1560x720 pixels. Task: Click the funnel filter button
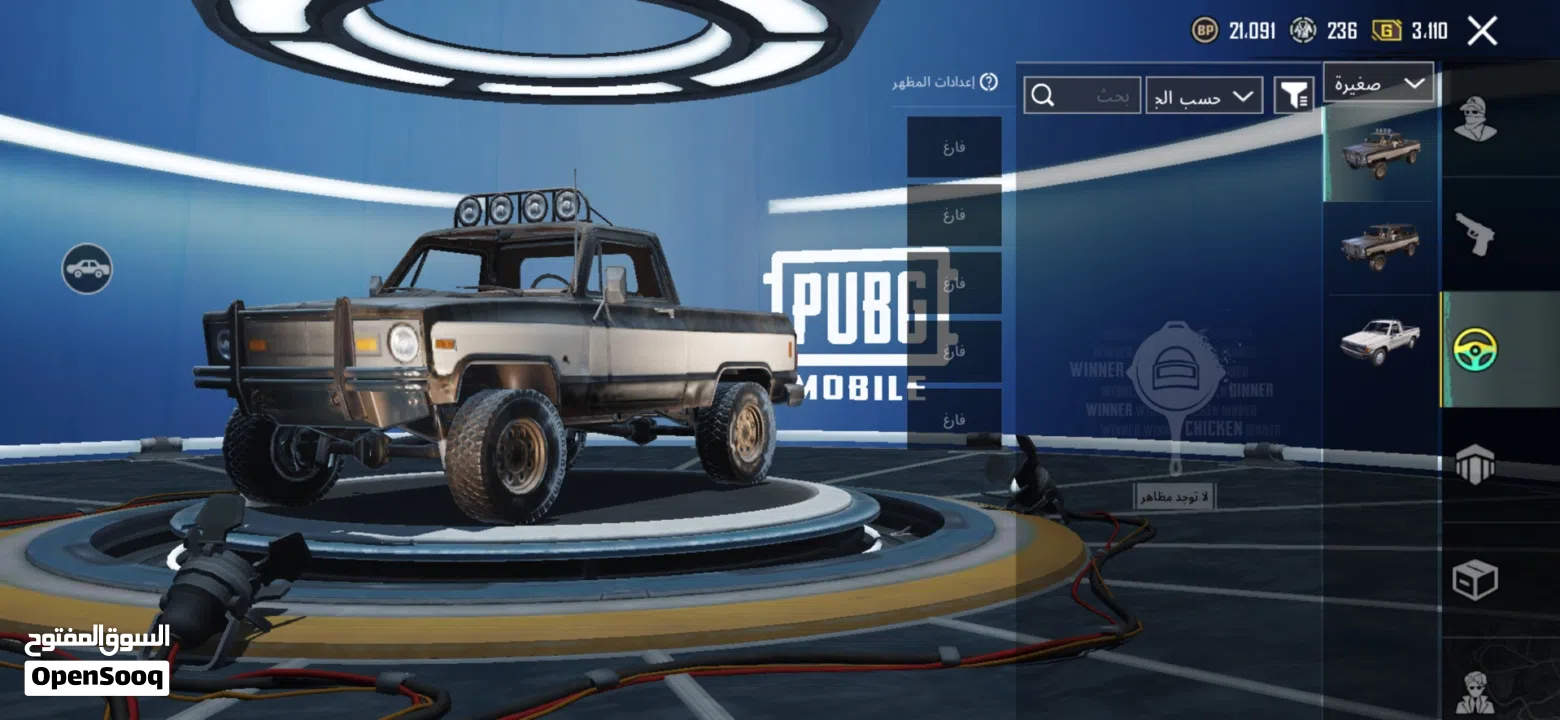coord(1294,96)
